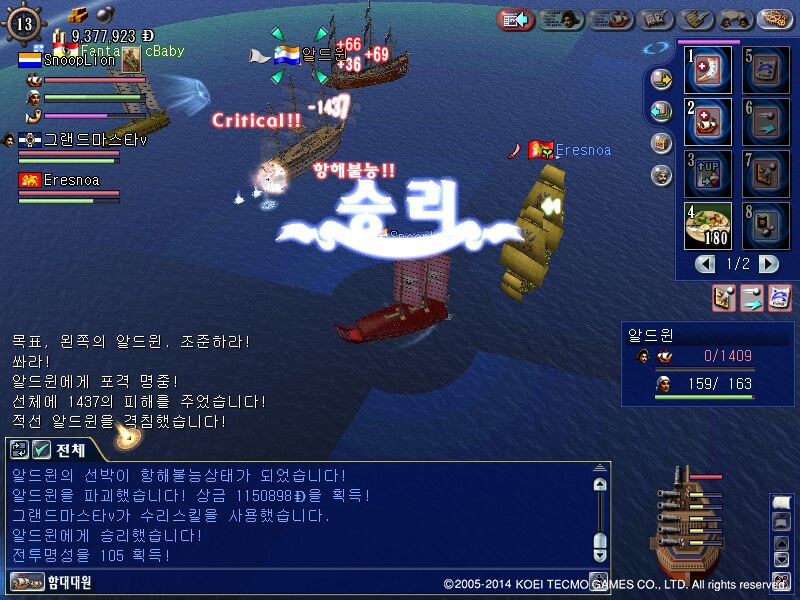
Task: Click the circular pirate-face side button
Action: coord(661,176)
